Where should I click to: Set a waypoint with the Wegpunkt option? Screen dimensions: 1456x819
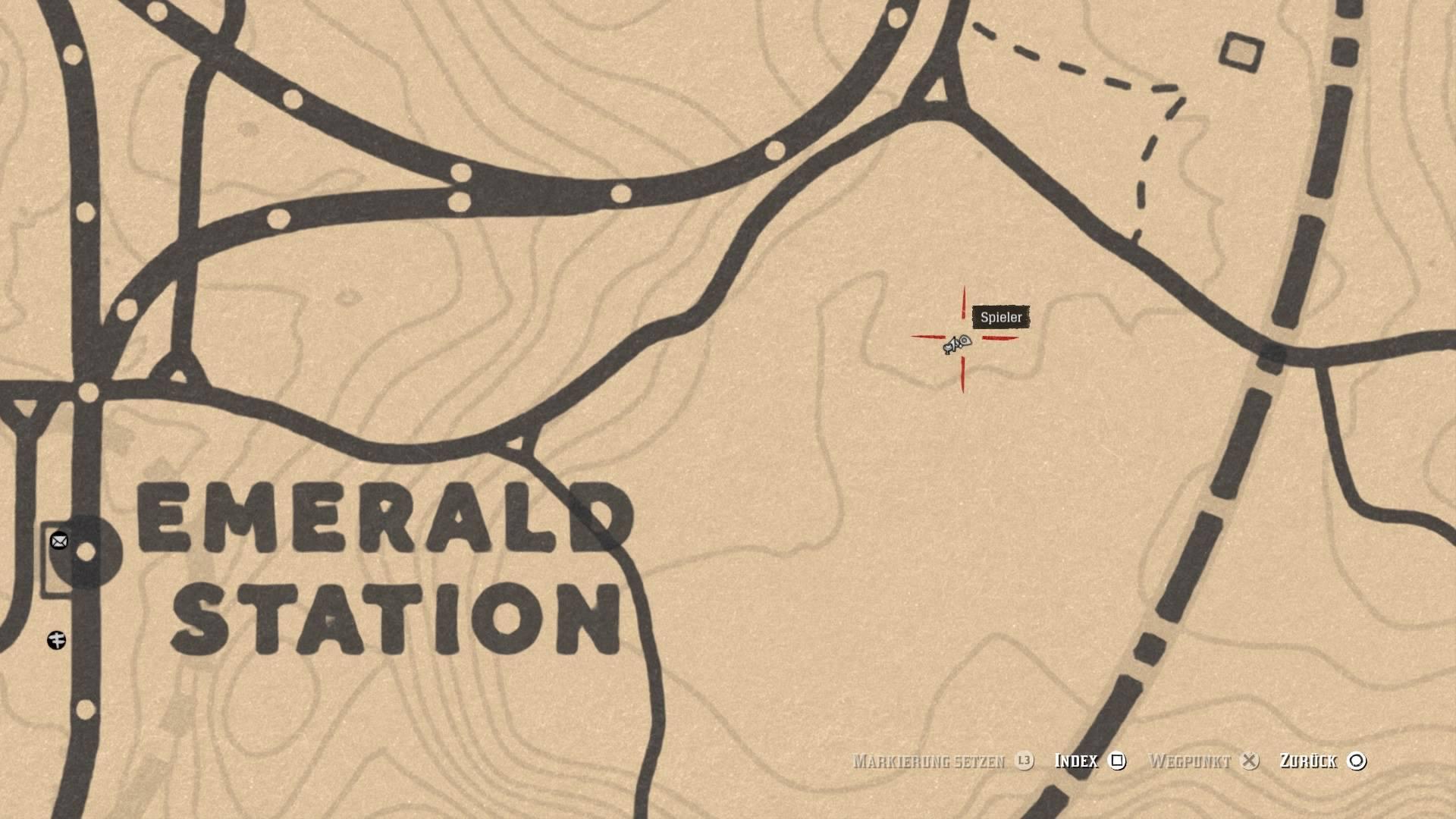[x=1203, y=761]
